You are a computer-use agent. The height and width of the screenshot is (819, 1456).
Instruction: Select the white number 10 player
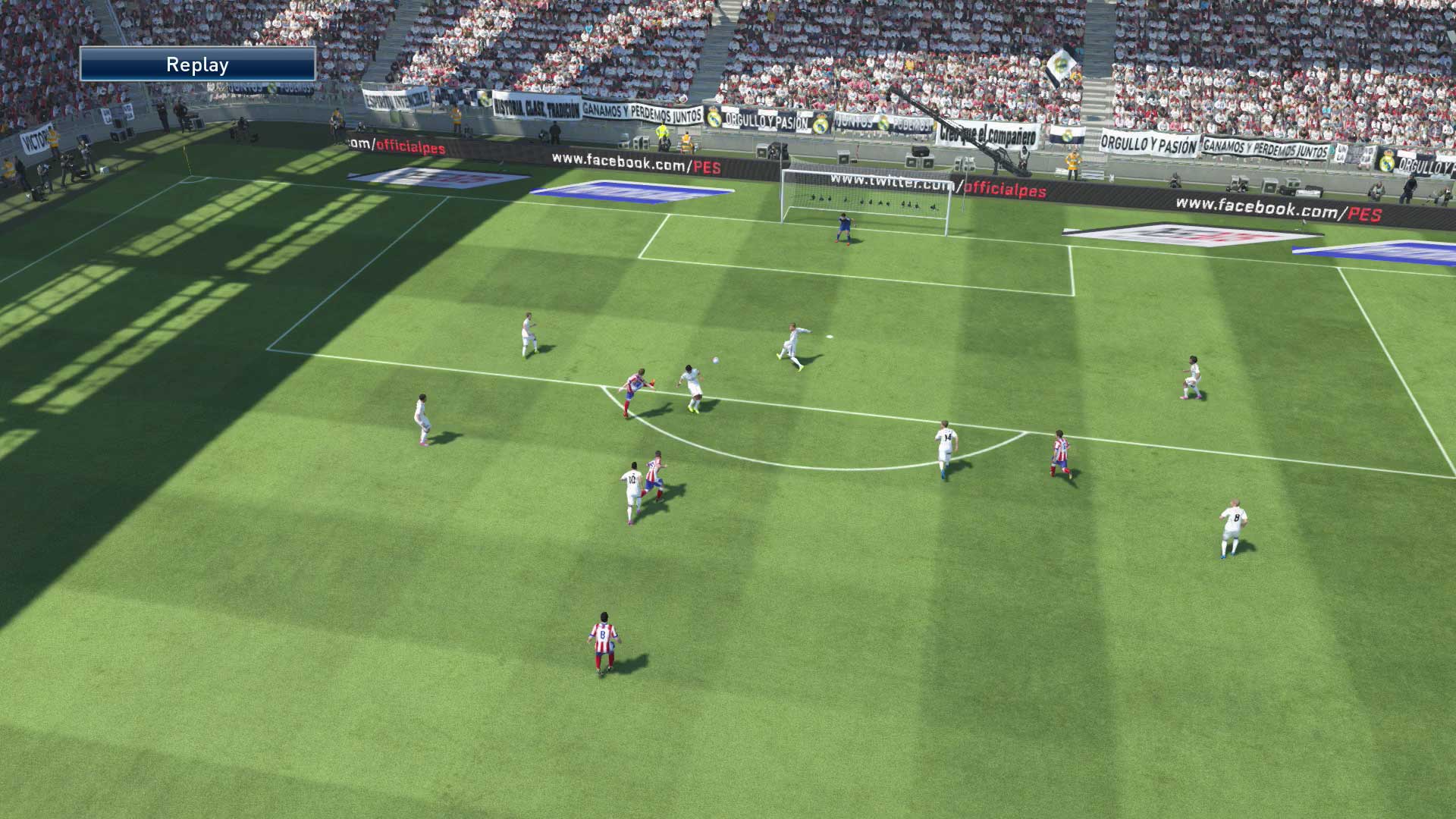click(632, 482)
